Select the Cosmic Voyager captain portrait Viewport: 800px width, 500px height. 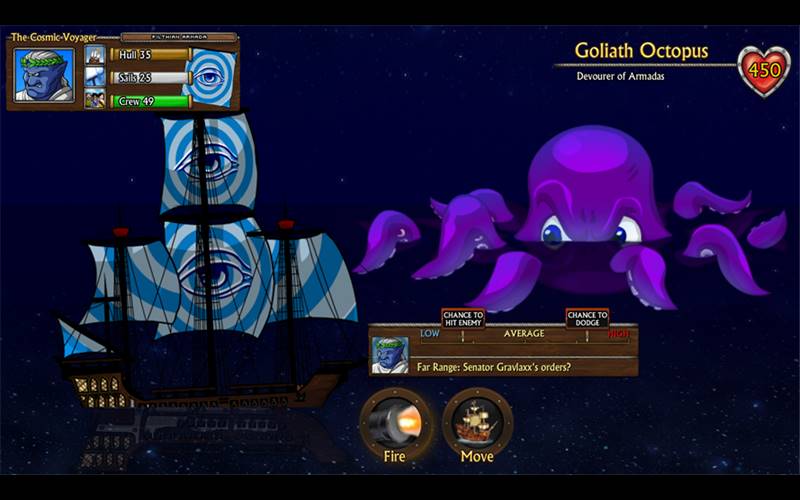45,75
